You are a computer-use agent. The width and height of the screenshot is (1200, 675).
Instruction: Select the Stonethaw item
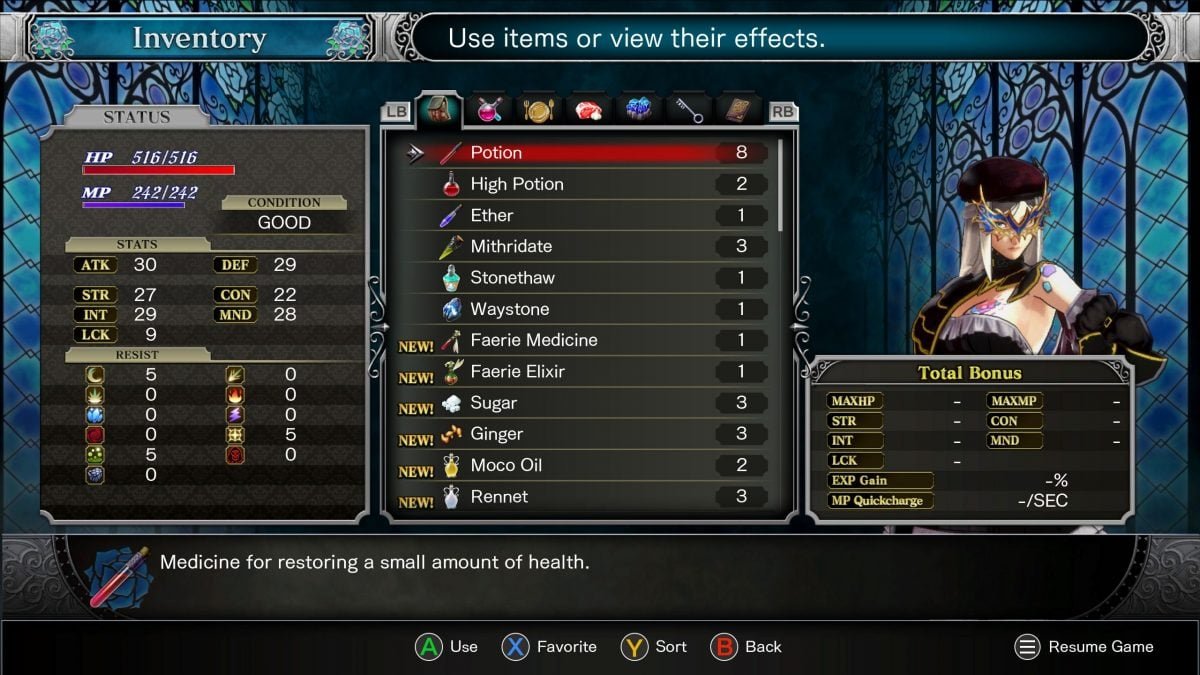(590, 278)
